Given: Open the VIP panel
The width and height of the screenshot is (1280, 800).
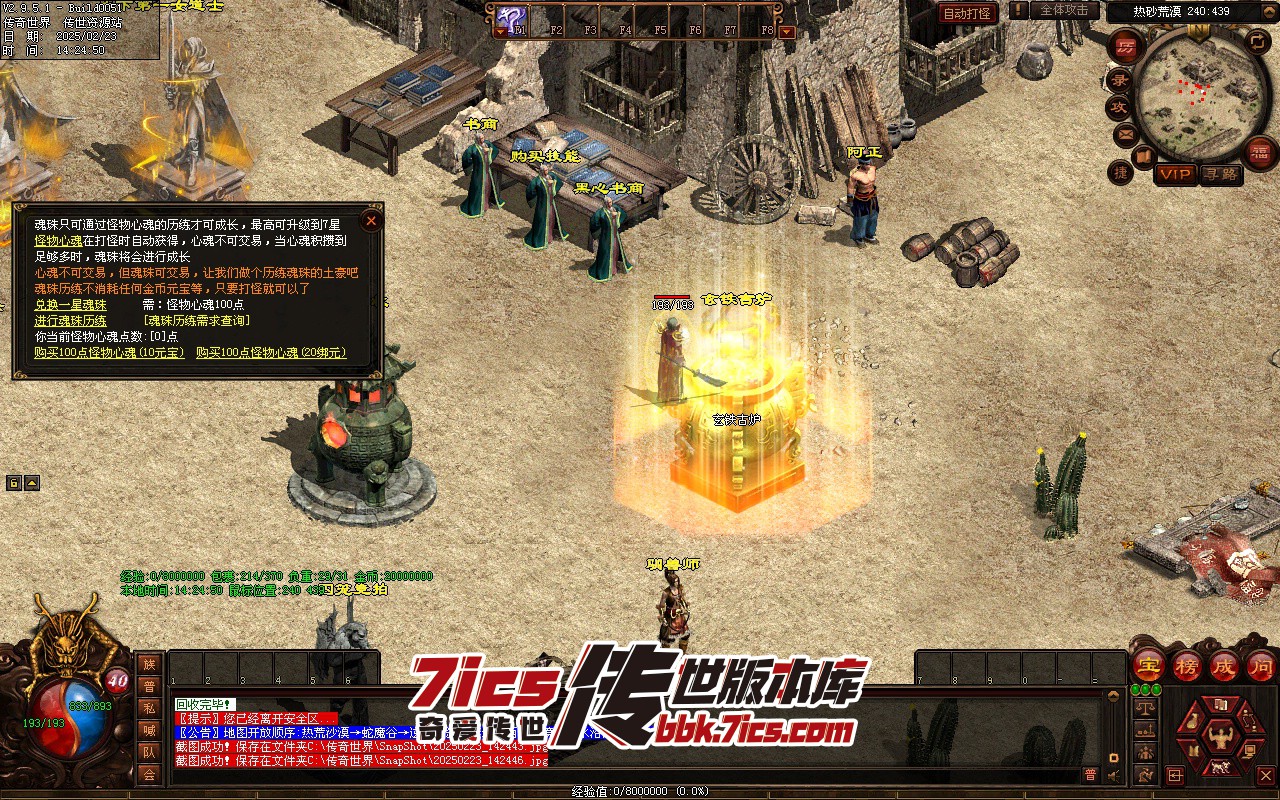Looking at the screenshot, I should 1175,174.
